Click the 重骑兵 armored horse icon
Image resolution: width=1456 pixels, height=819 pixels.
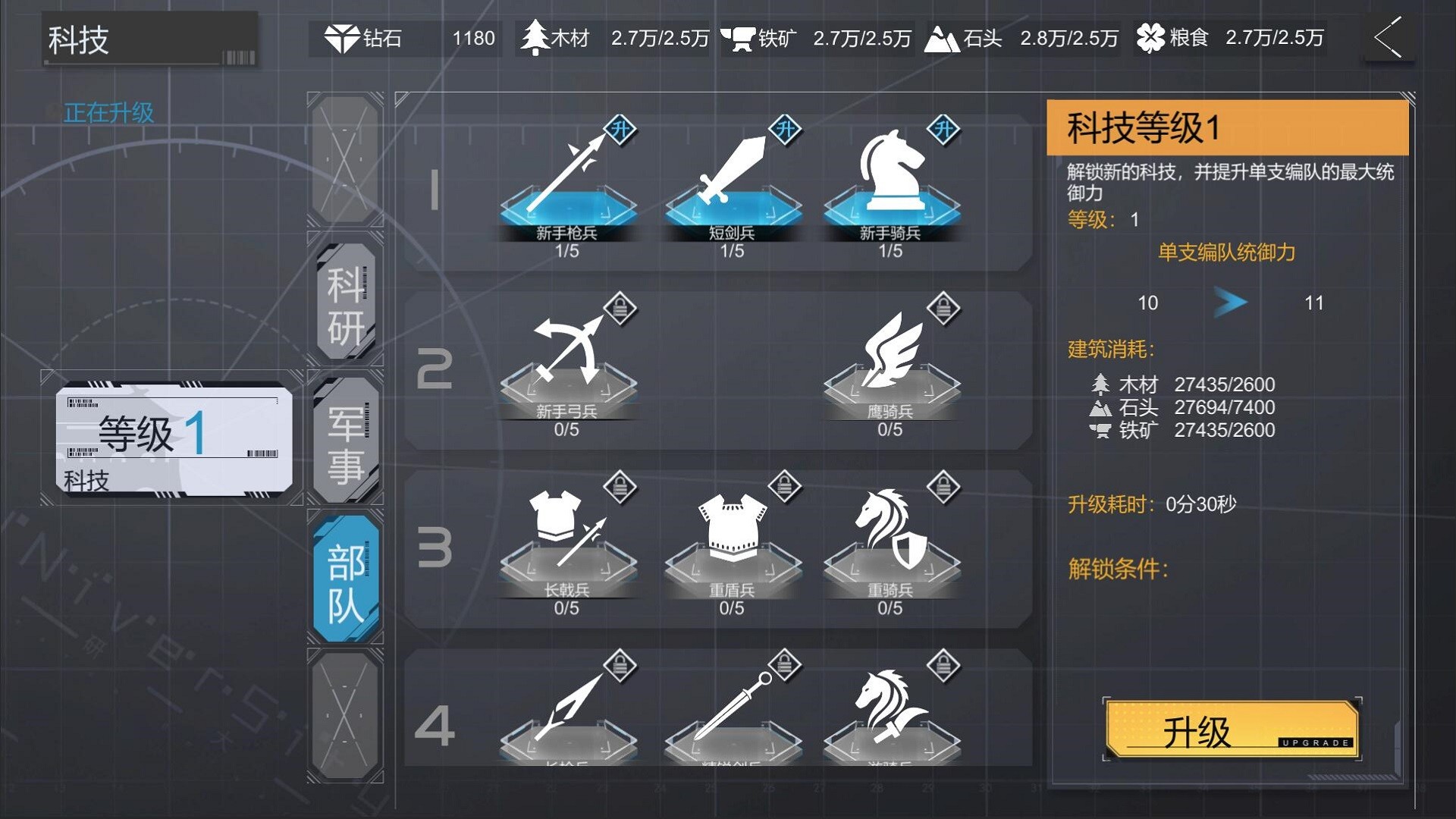[x=891, y=531]
